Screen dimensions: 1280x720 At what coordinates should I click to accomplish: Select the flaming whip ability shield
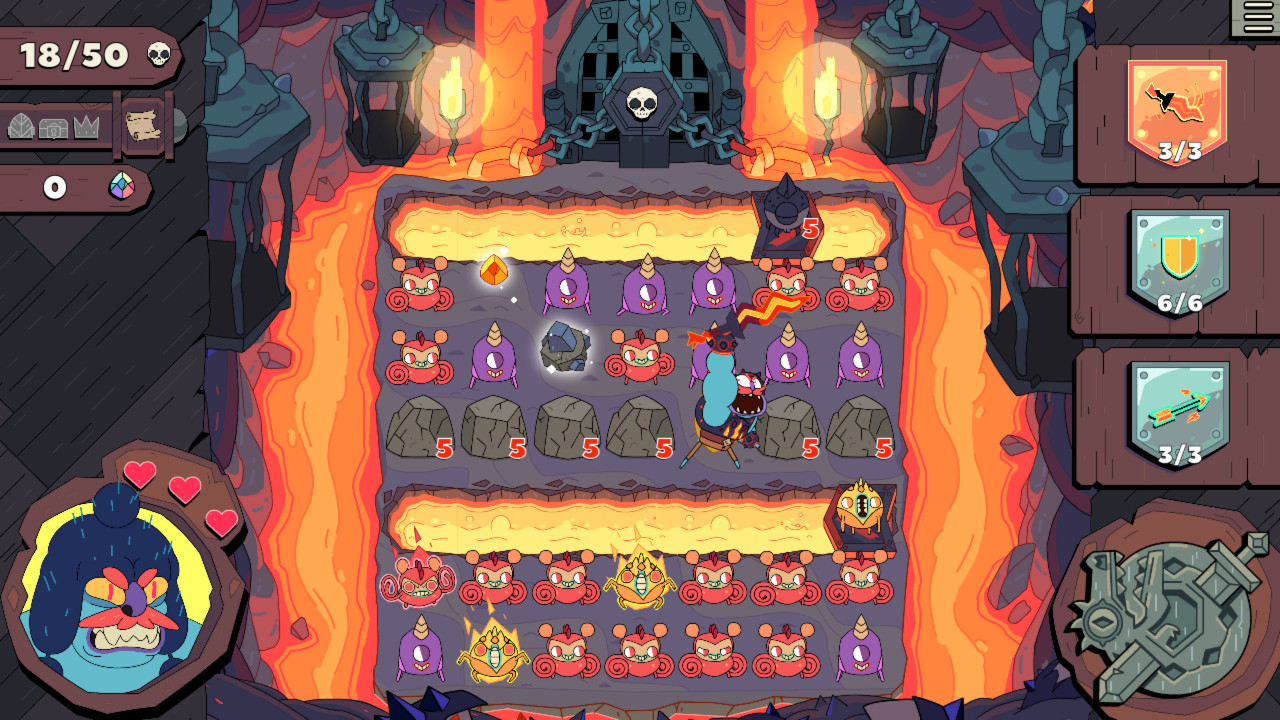click(x=1178, y=105)
